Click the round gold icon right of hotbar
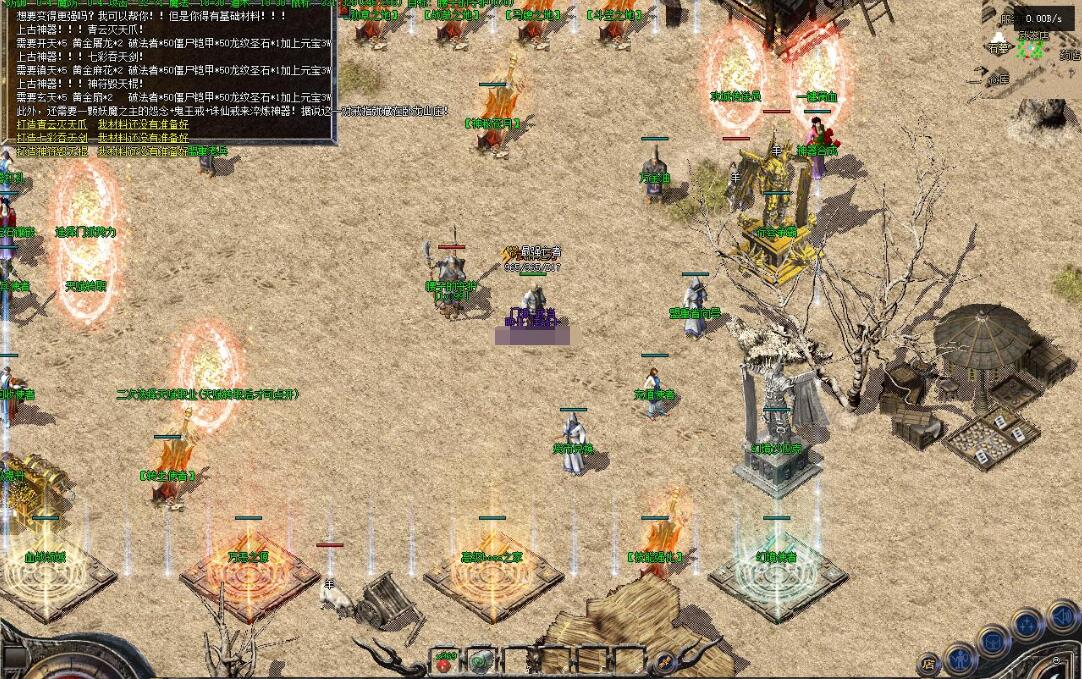Image resolution: width=1082 pixels, height=679 pixels. click(x=663, y=661)
